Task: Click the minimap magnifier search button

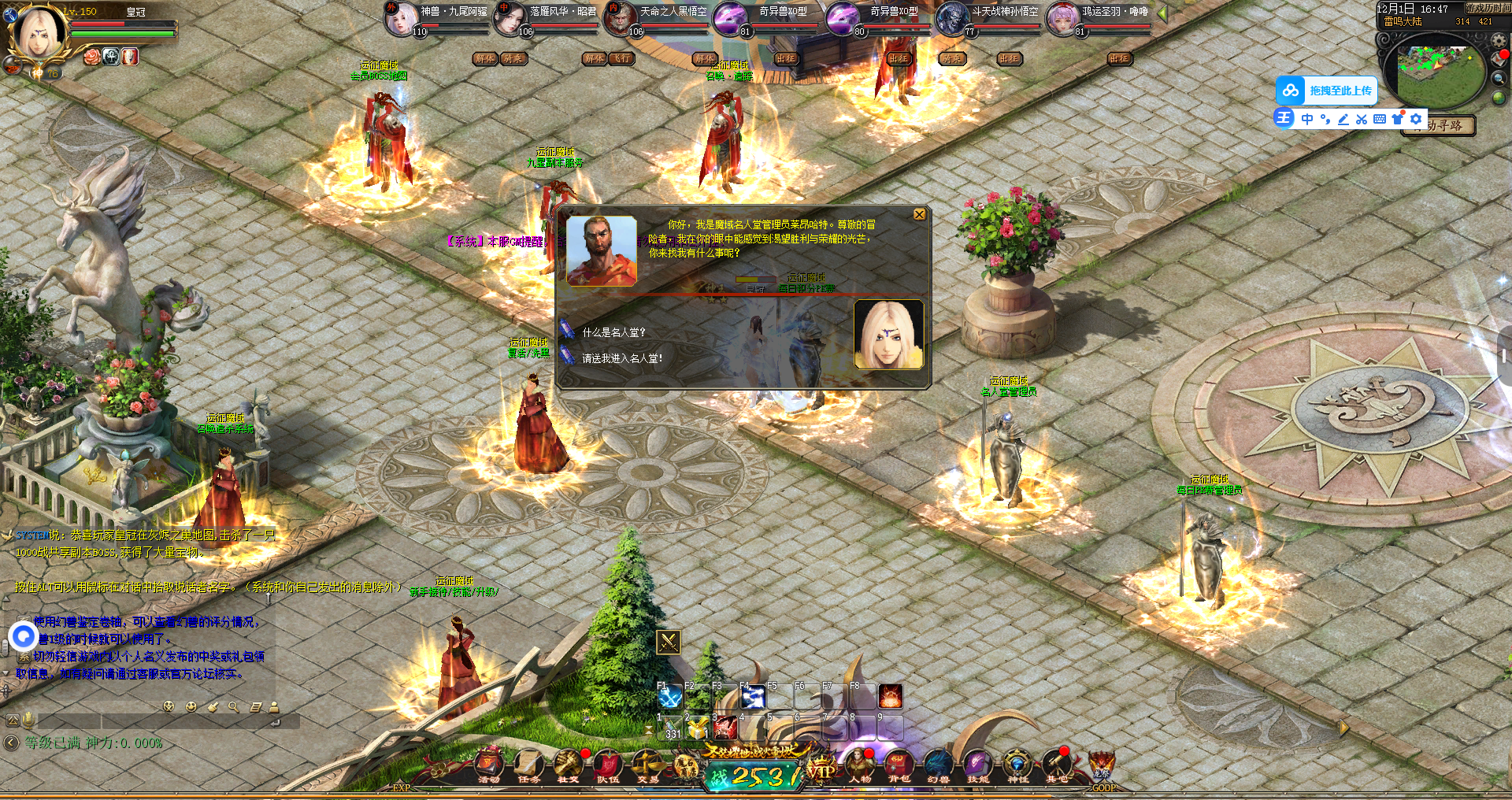Action: pos(1499,78)
